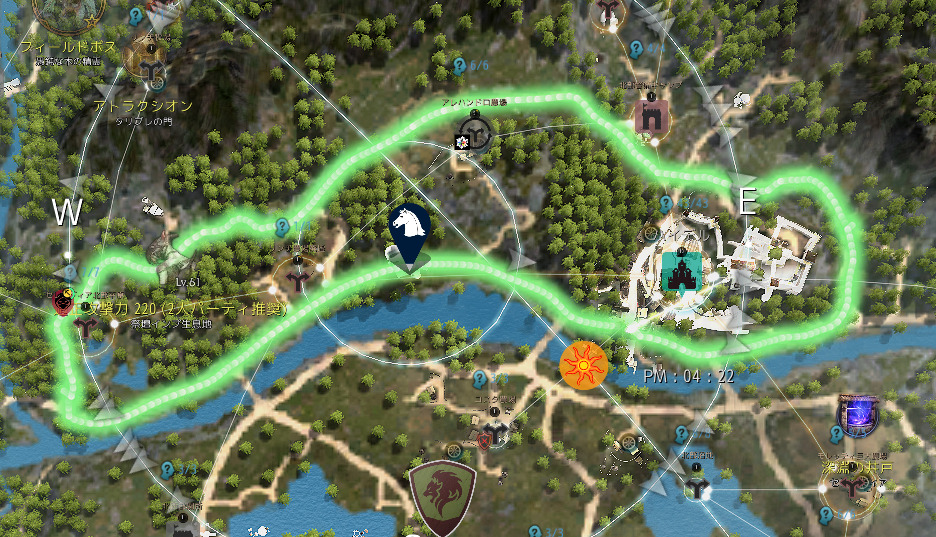Open the red fortress node marker
The height and width of the screenshot is (537, 936).
coord(653,116)
